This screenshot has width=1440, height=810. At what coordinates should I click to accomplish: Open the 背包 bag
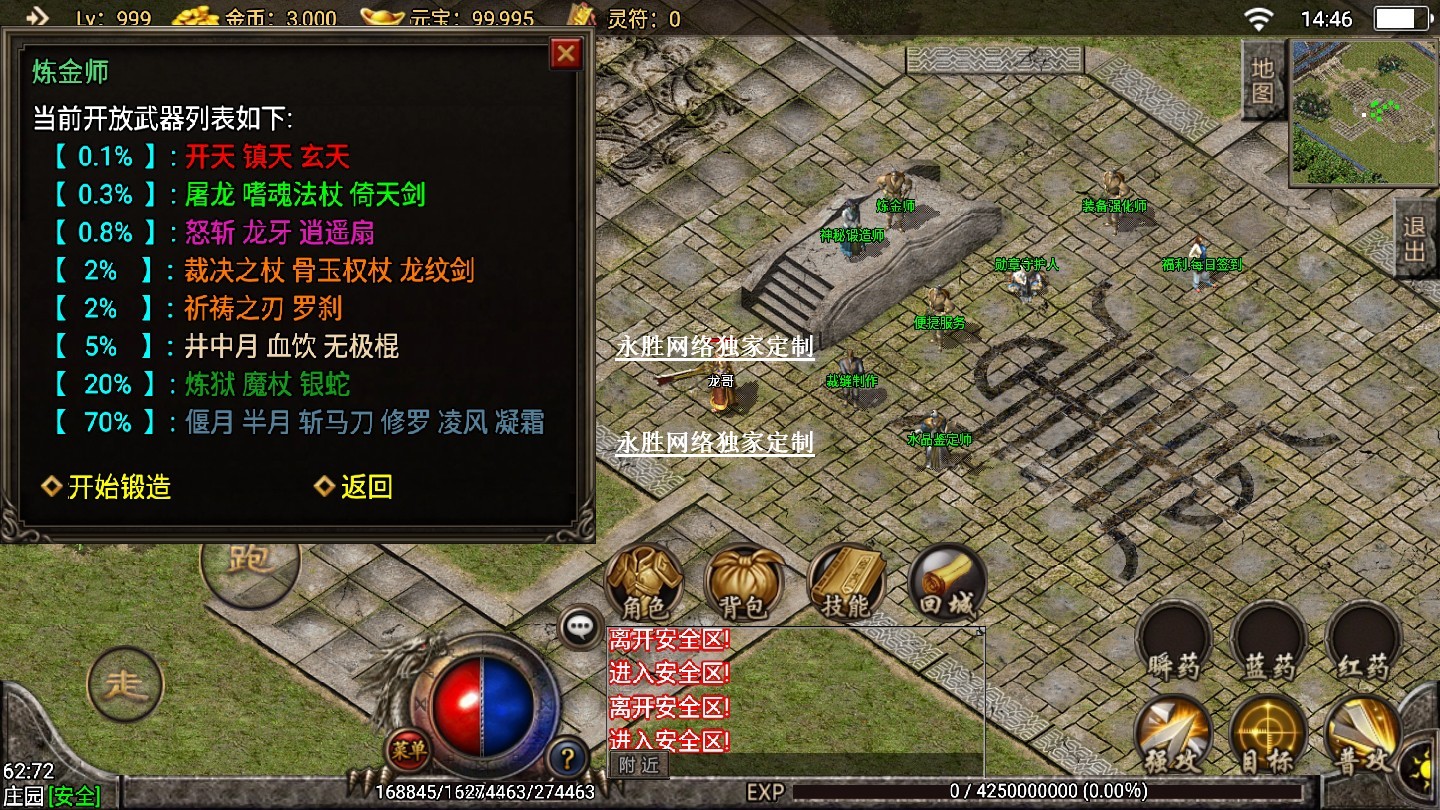point(744,583)
